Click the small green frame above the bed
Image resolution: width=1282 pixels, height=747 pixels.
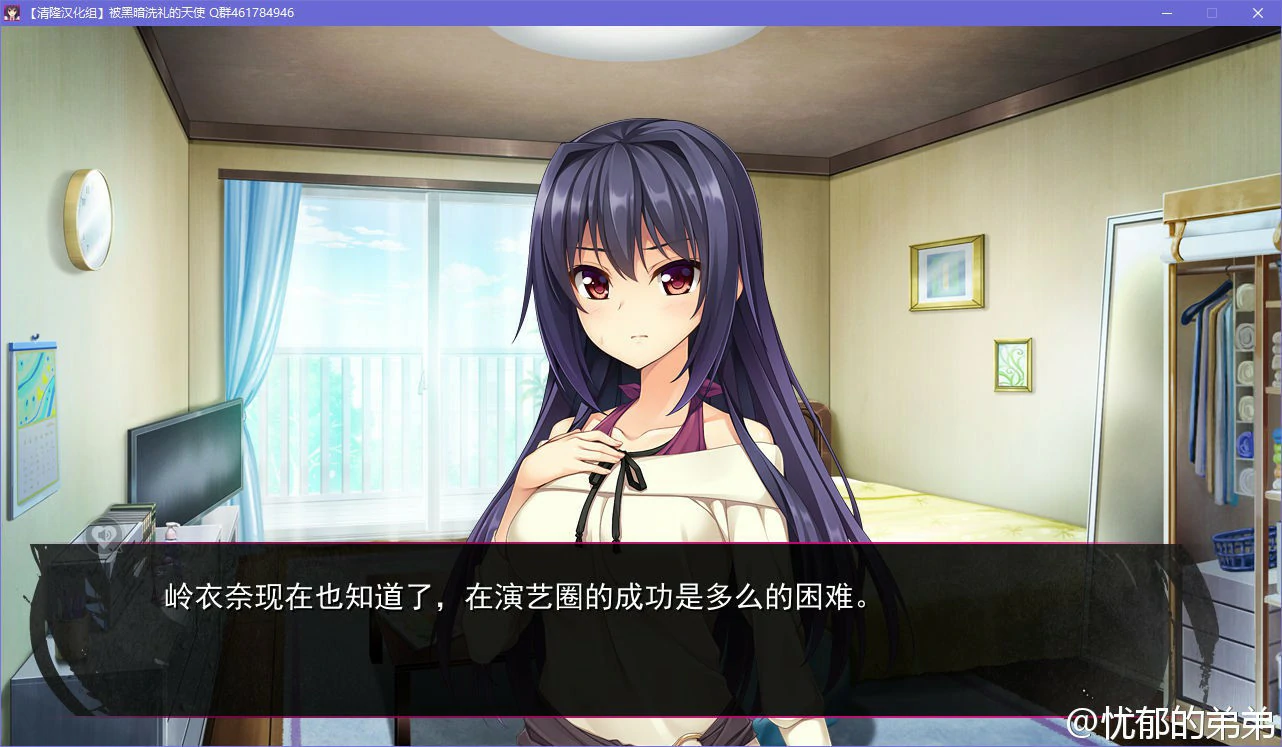click(1012, 364)
